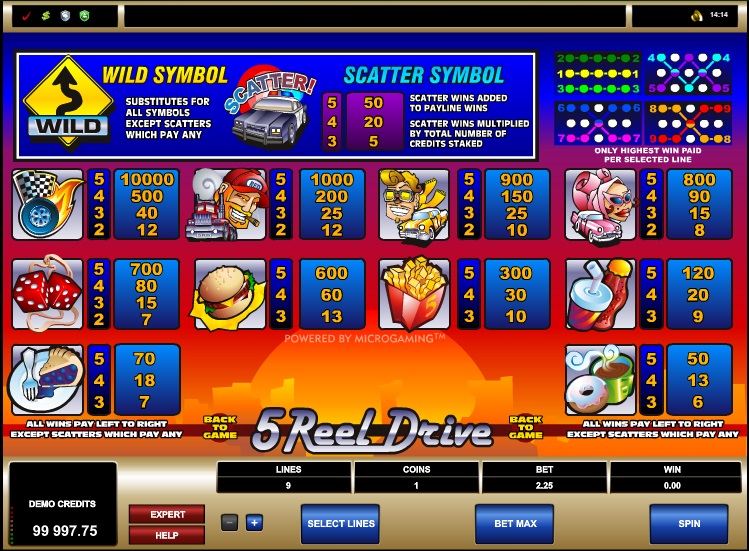Open the green dollar sign icon
This screenshot has width=749, height=551.
pyautogui.click(x=44, y=16)
